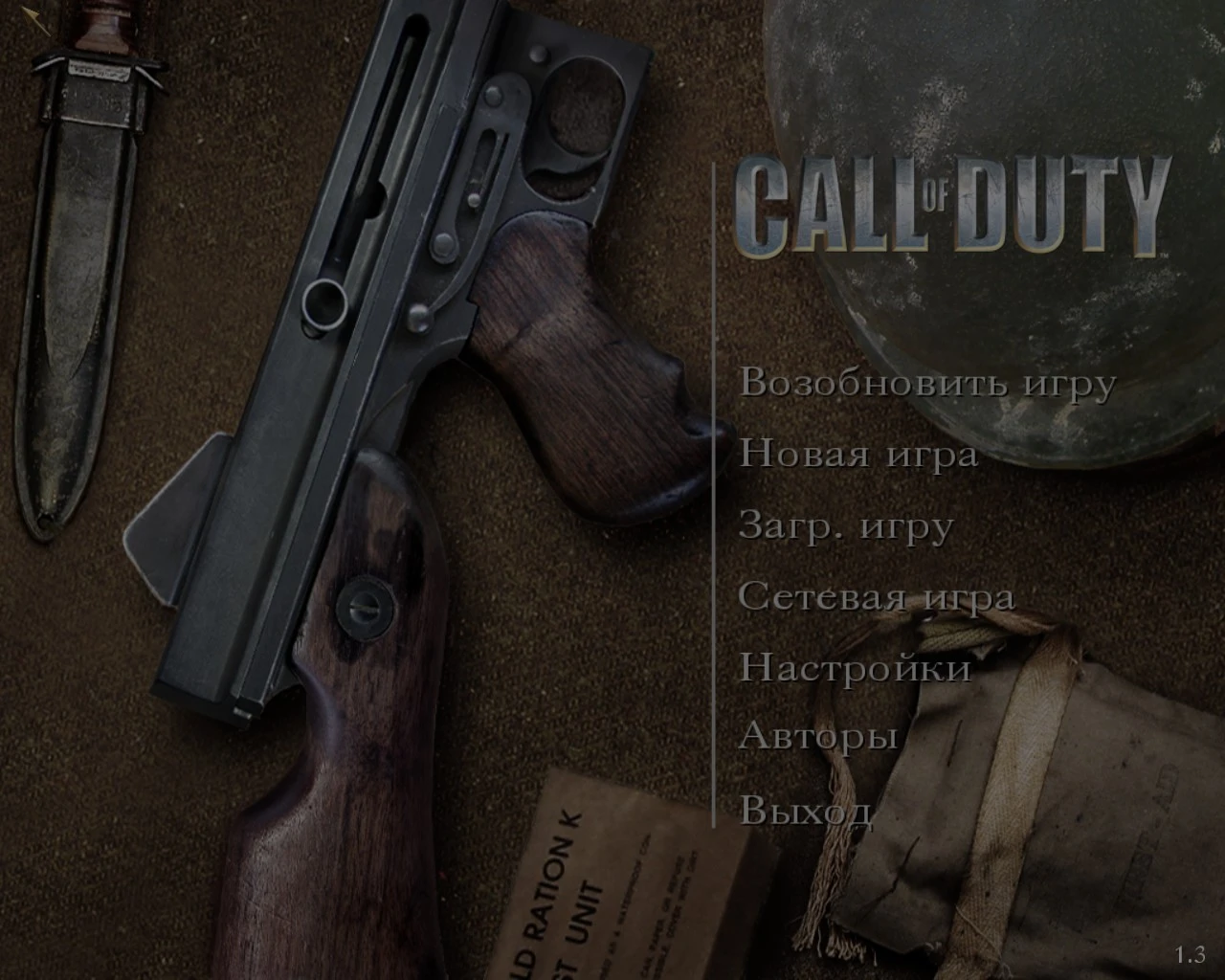Select Выход to quit the game
The image size is (1225, 980).
coord(807,812)
